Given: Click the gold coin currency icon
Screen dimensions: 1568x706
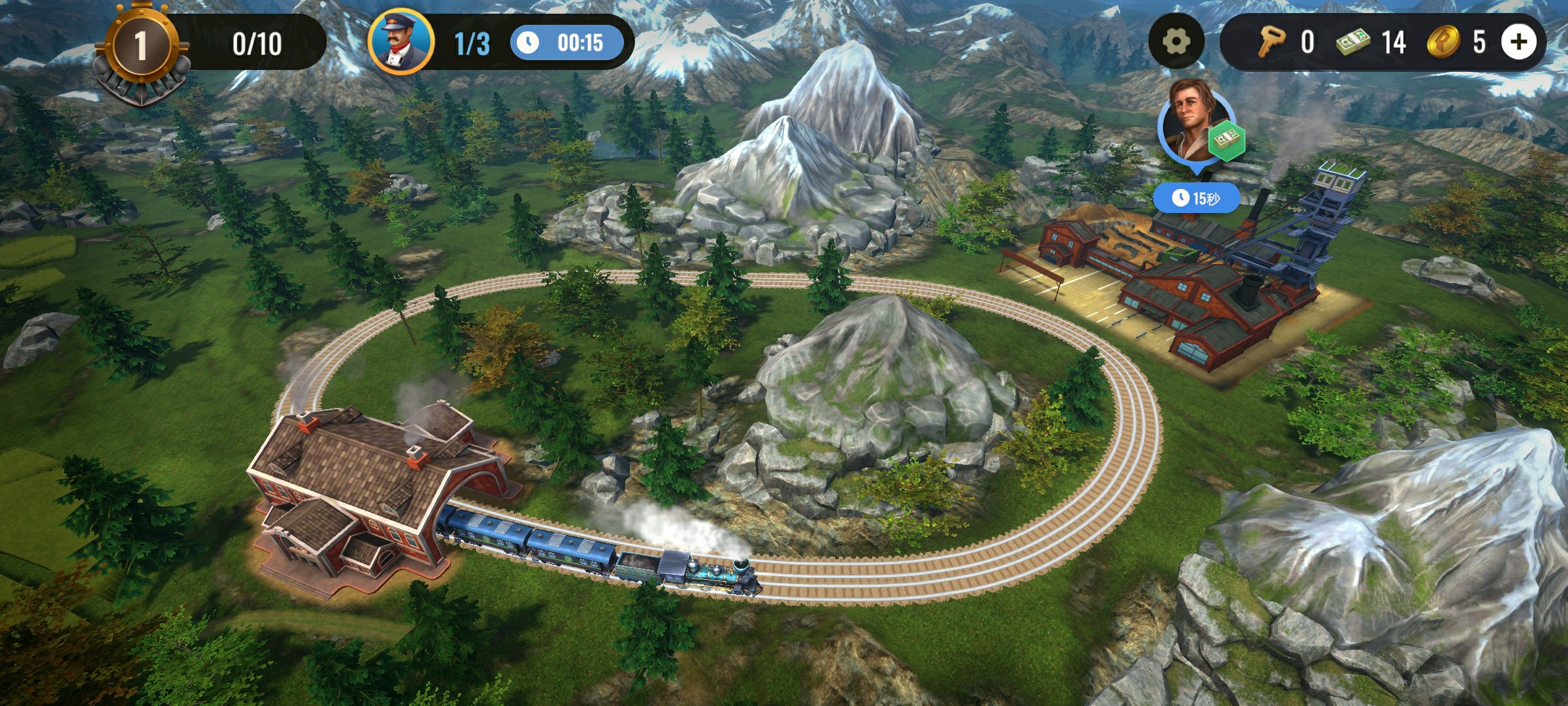Looking at the screenshot, I should (1443, 42).
